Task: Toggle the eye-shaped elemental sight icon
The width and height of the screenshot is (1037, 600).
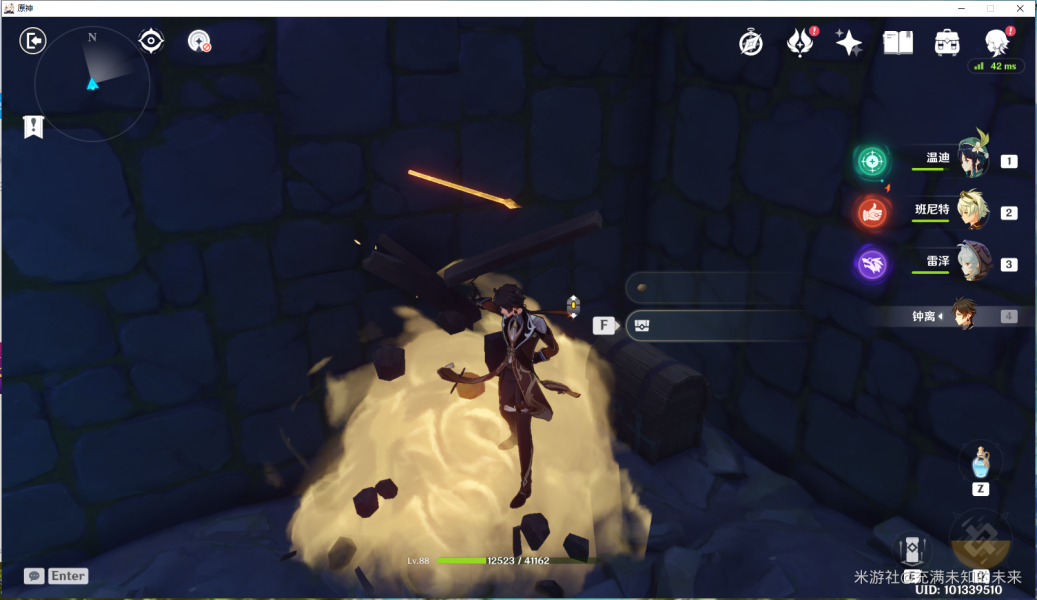Action: [151, 41]
